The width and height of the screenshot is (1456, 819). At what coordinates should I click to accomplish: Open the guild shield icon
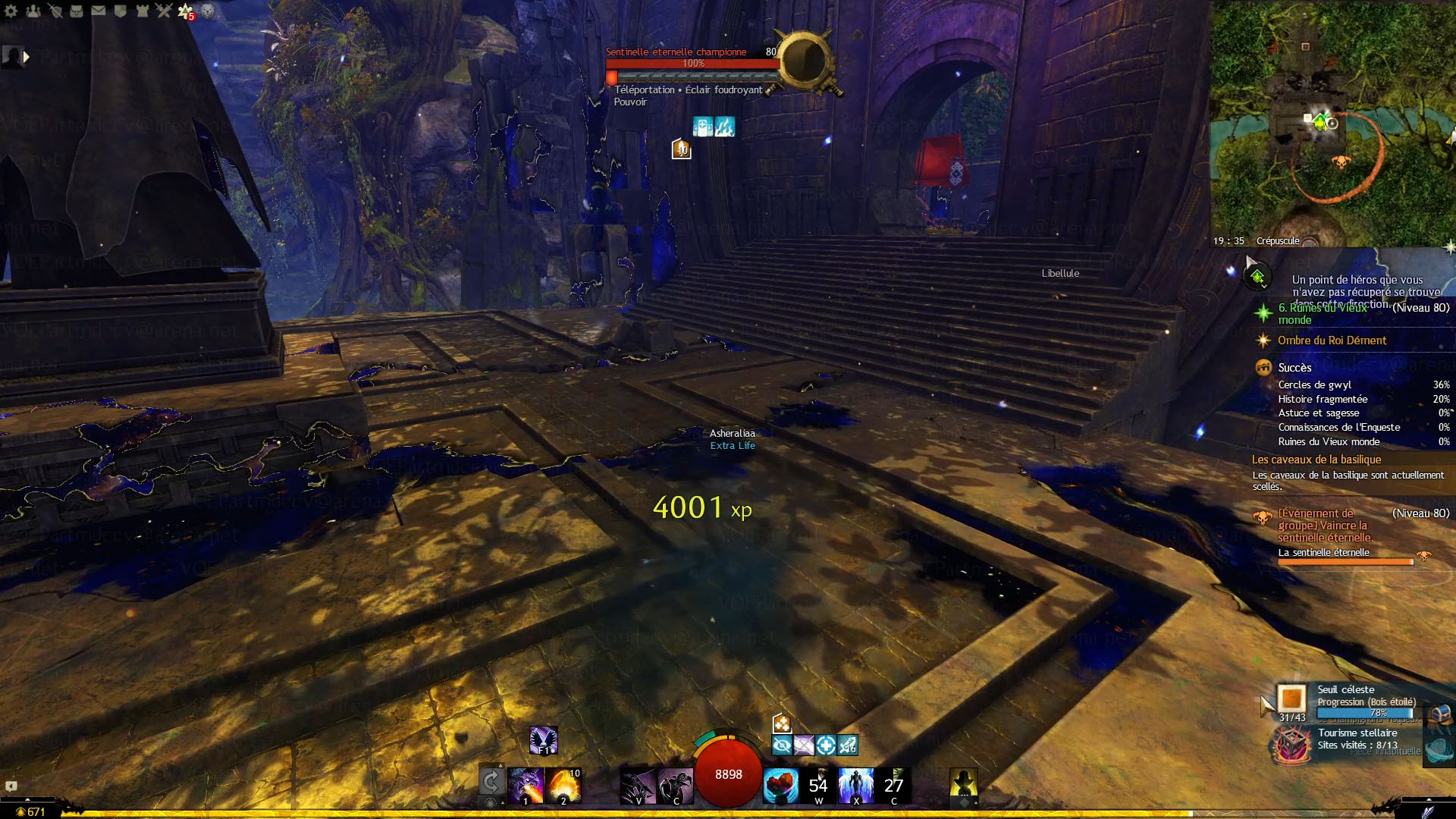(121, 11)
